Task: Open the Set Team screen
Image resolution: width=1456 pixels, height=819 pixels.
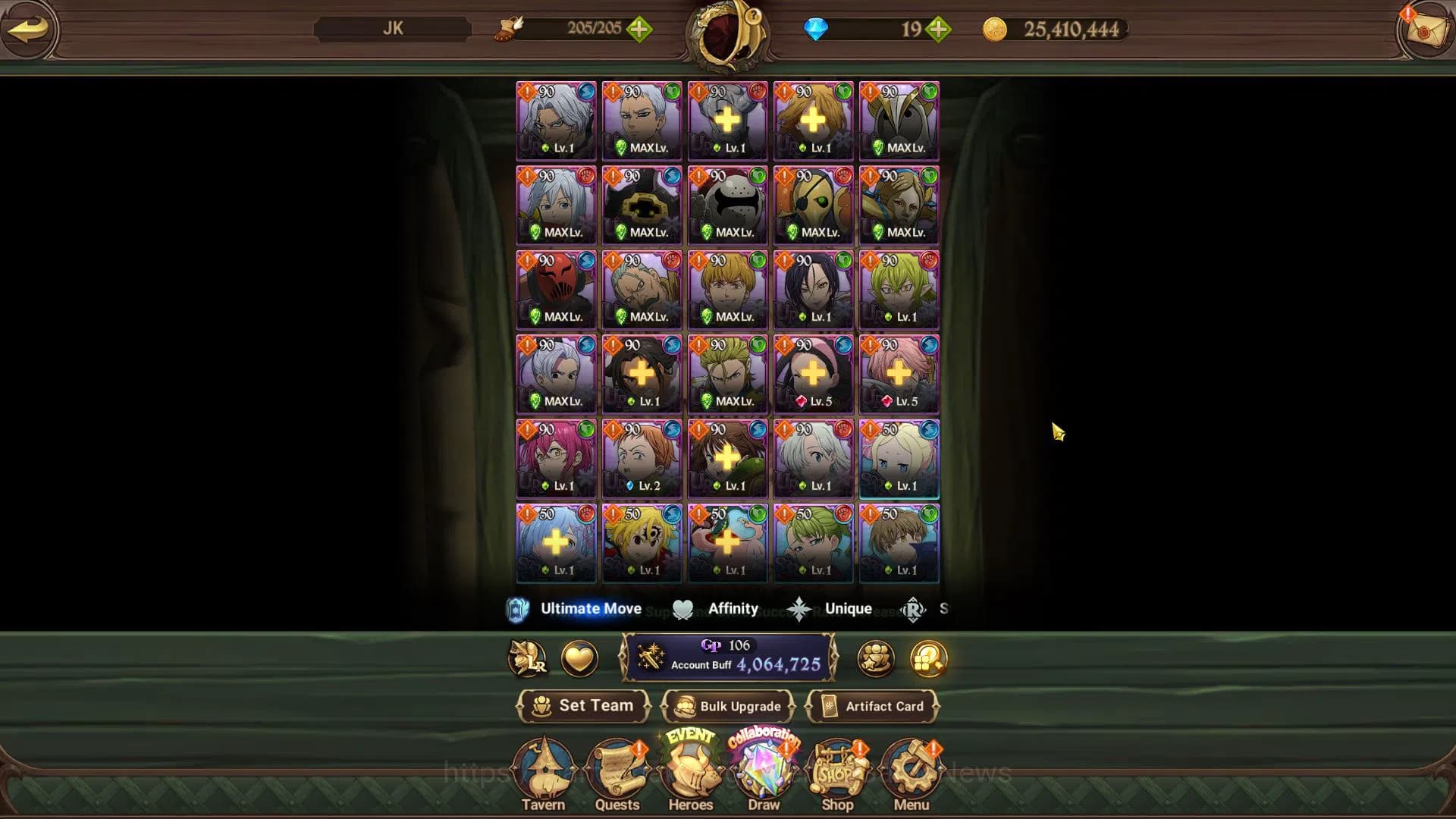Action: point(583,706)
